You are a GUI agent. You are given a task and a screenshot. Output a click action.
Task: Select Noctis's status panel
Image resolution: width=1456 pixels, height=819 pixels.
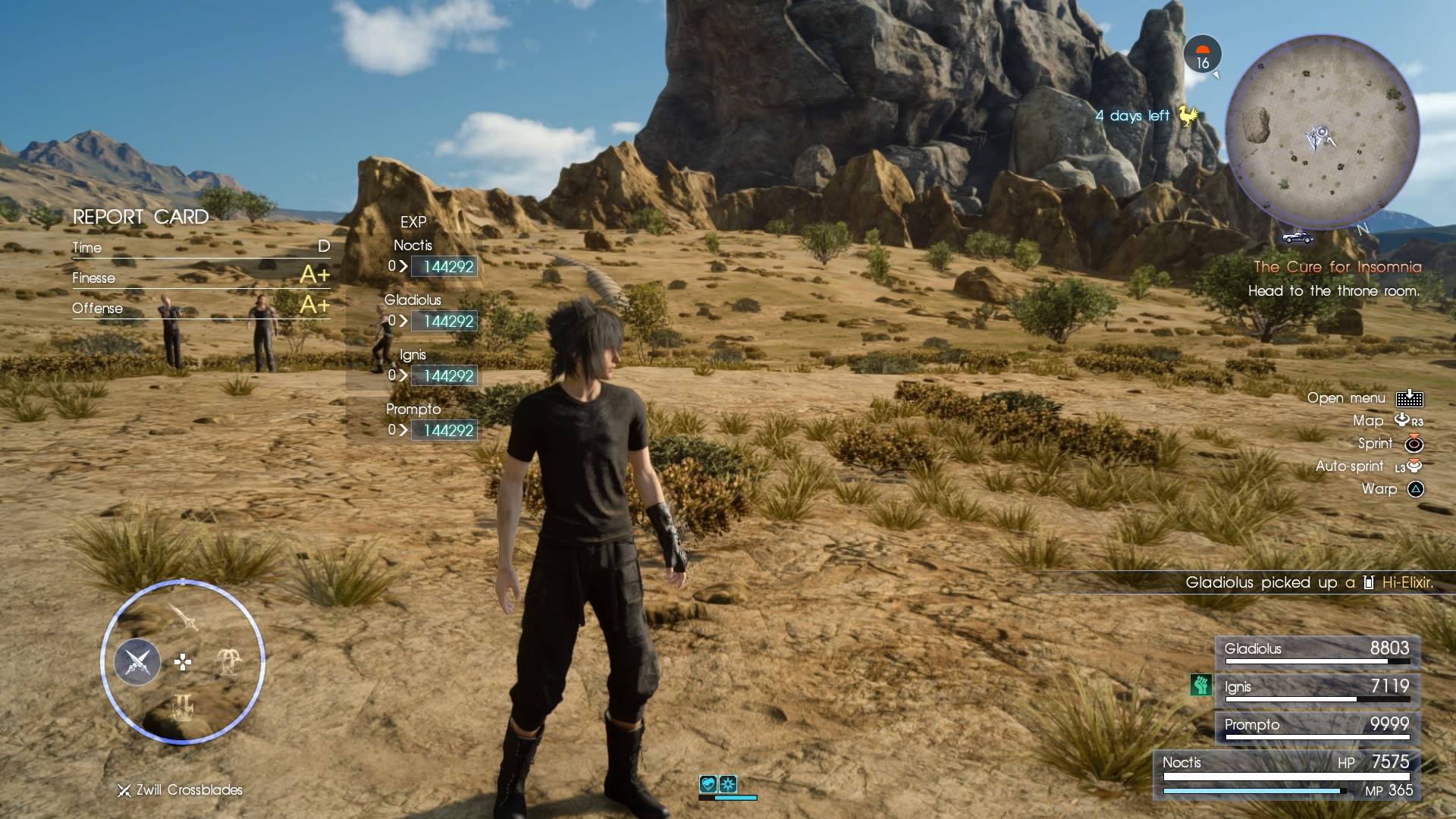(x=1287, y=775)
